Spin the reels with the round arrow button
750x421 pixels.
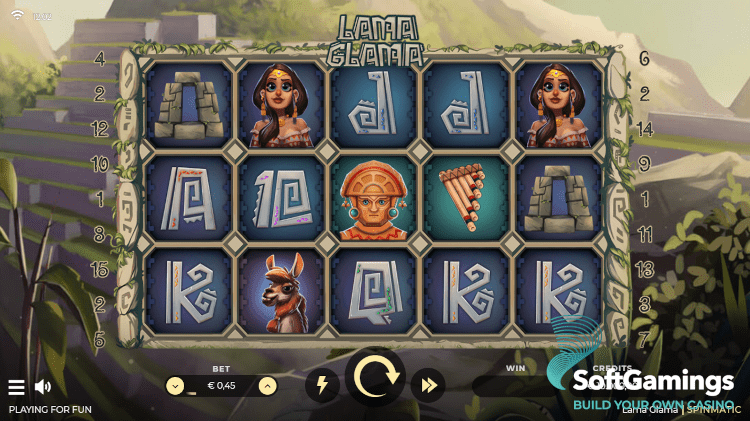(375, 381)
